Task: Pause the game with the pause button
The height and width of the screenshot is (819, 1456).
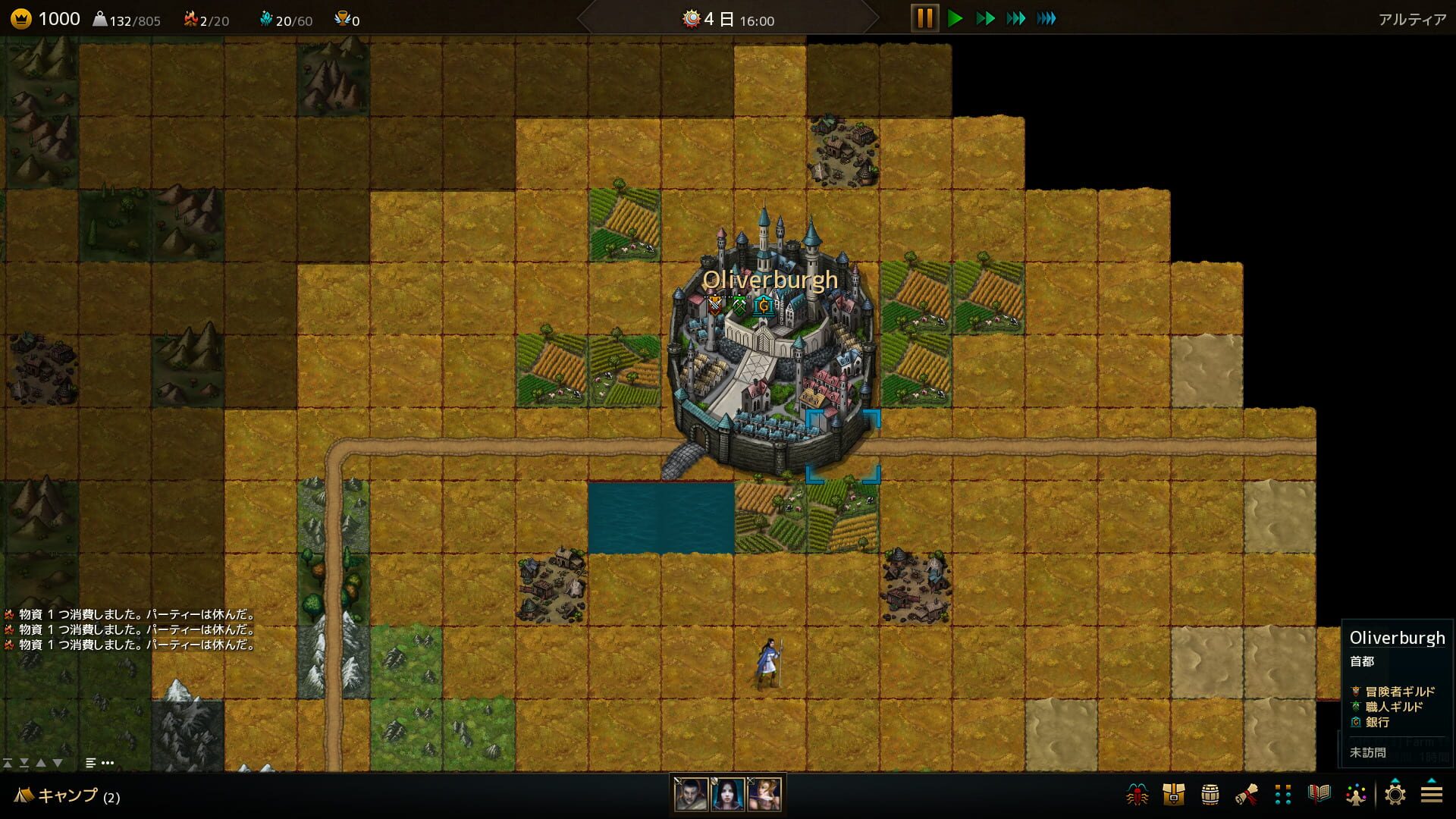Action: [x=924, y=18]
